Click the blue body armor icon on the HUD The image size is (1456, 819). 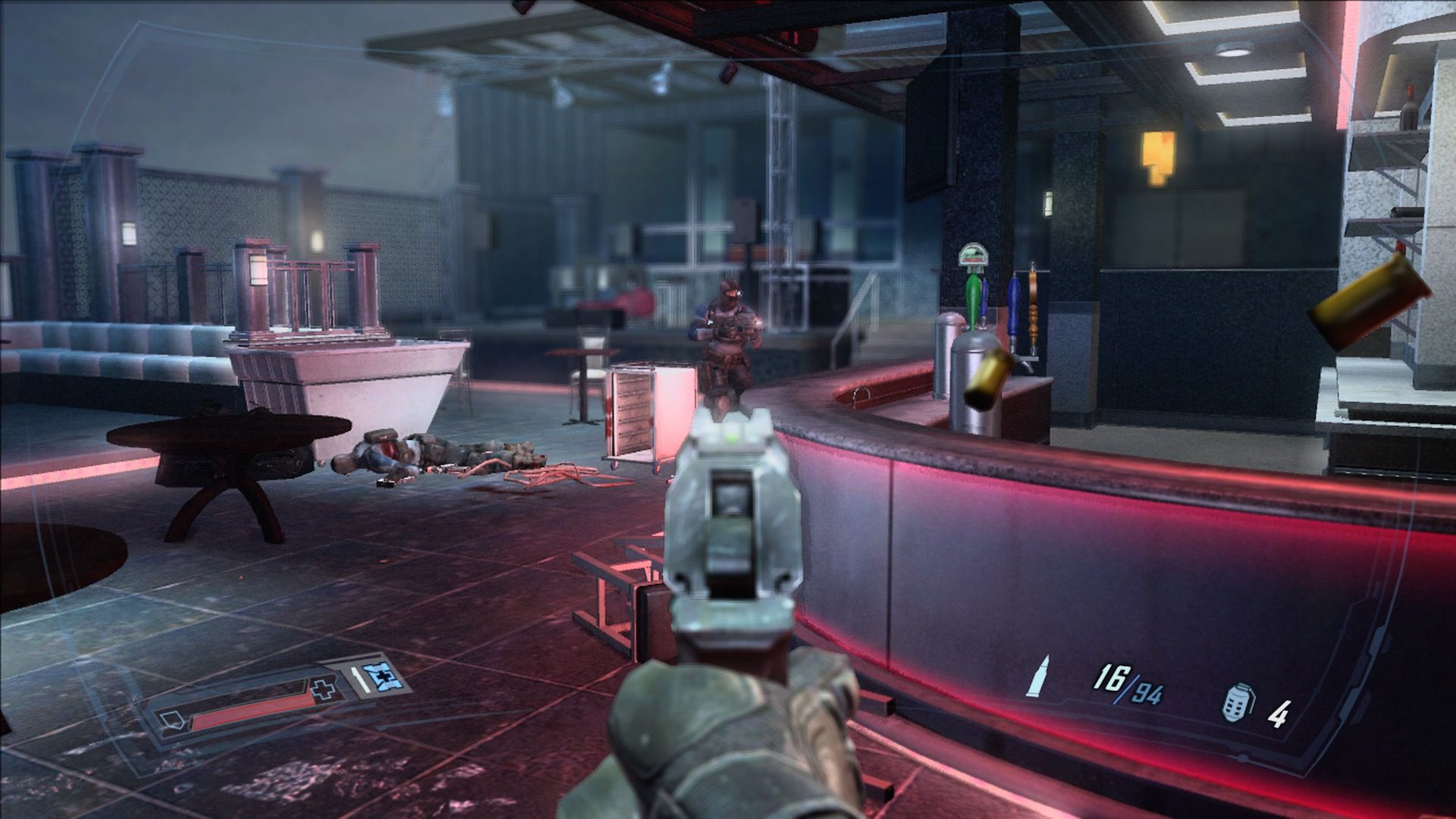383,677
